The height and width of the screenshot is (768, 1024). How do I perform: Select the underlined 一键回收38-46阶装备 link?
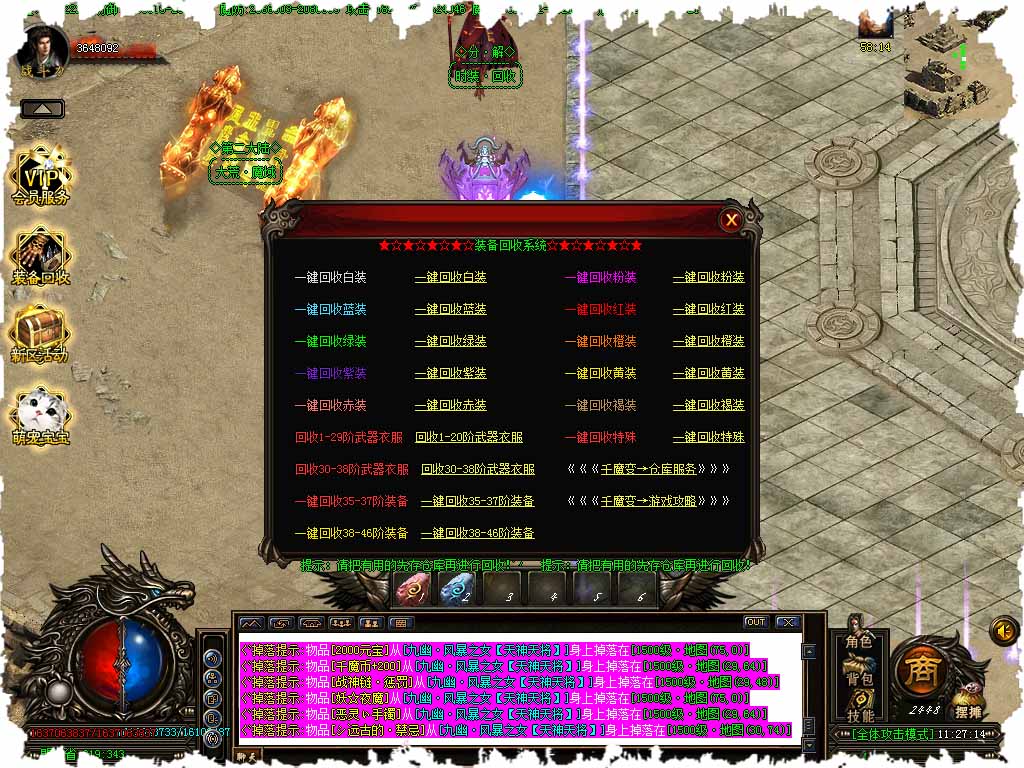tap(477, 533)
